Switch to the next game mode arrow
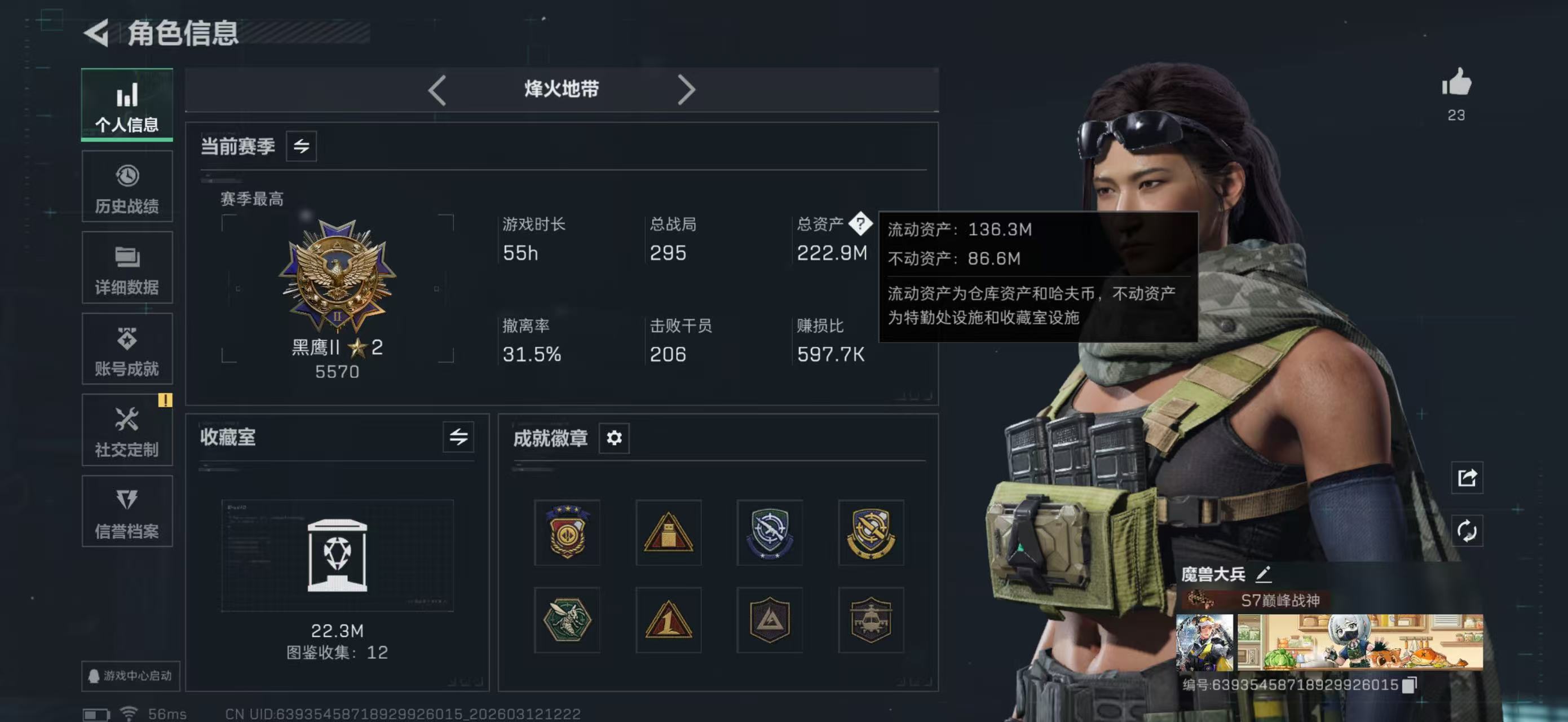1568x722 pixels. (x=686, y=90)
